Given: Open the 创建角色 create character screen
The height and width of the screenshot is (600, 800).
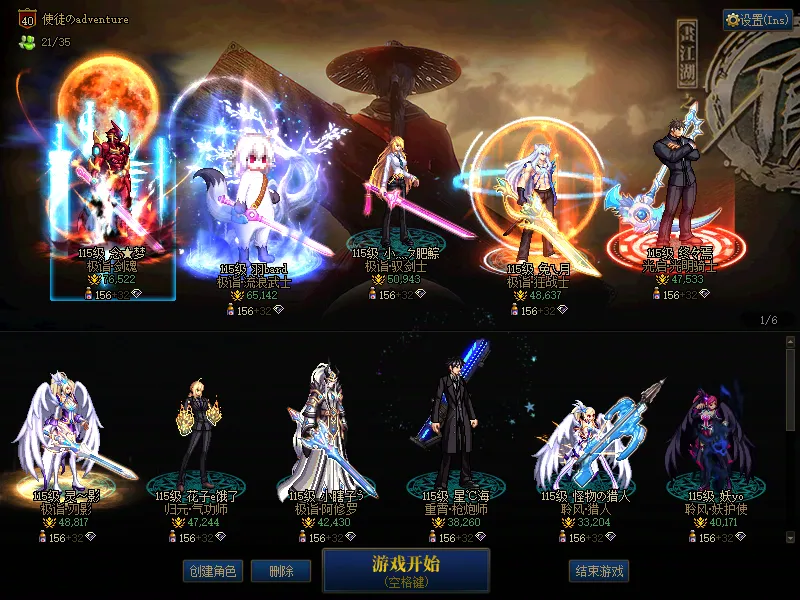Looking at the screenshot, I should tap(211, 571).
